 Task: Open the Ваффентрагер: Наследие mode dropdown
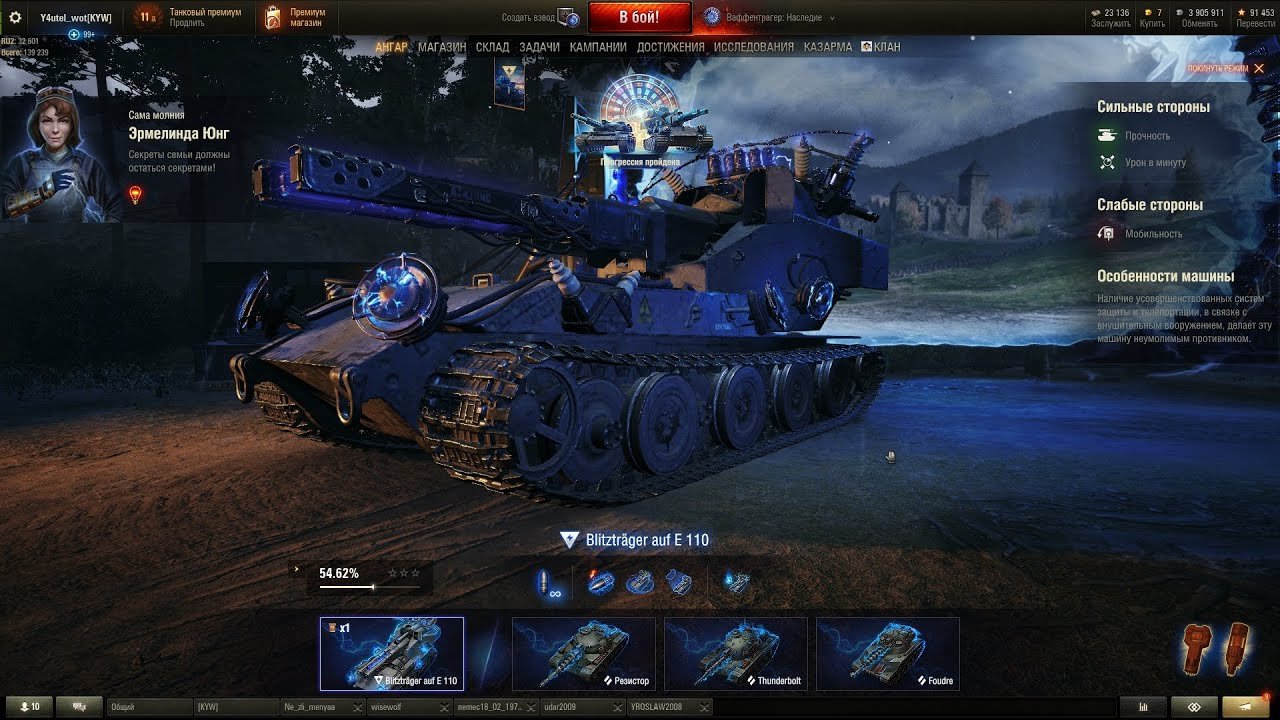coord(769,18)
